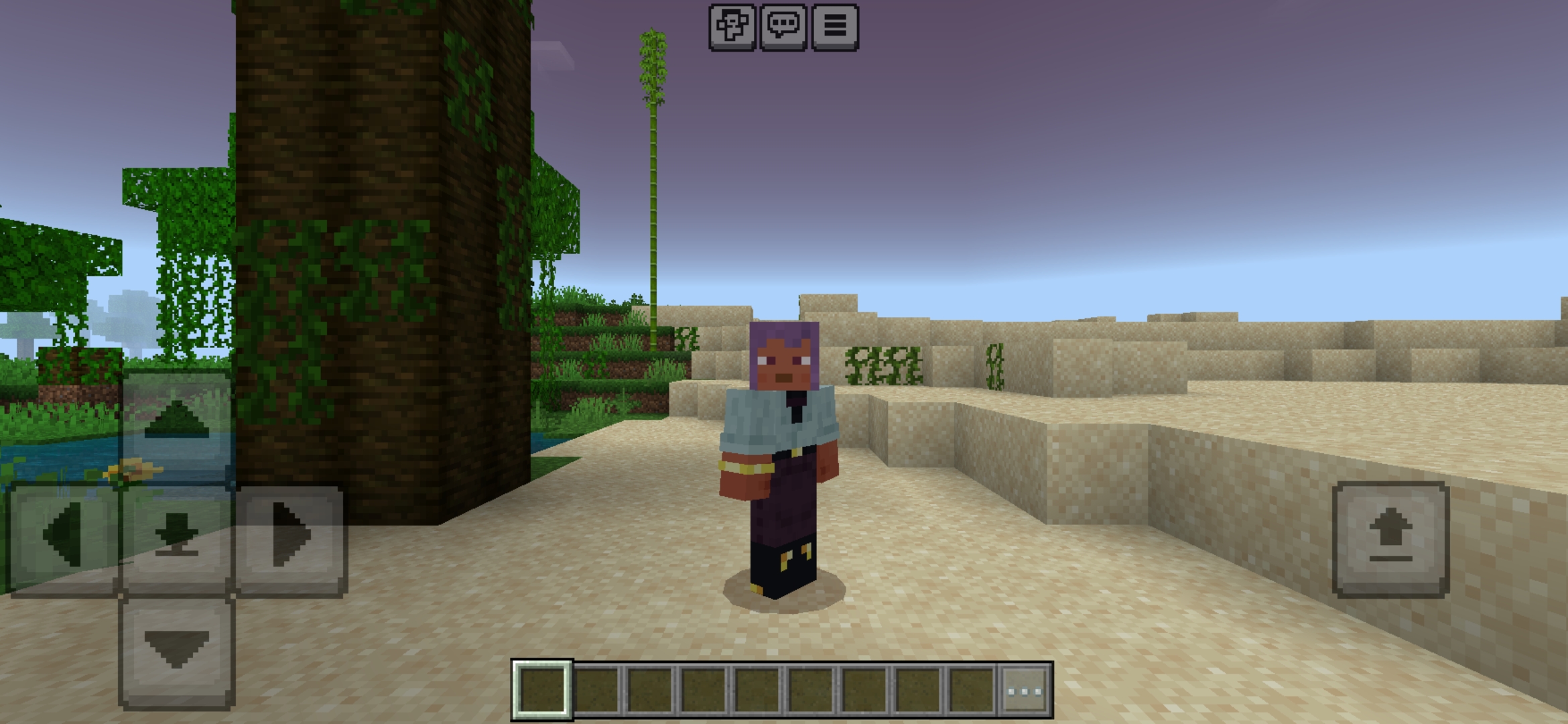Open the emote wheel icon
Screen dimensions: 1568x724
(732, 25)
